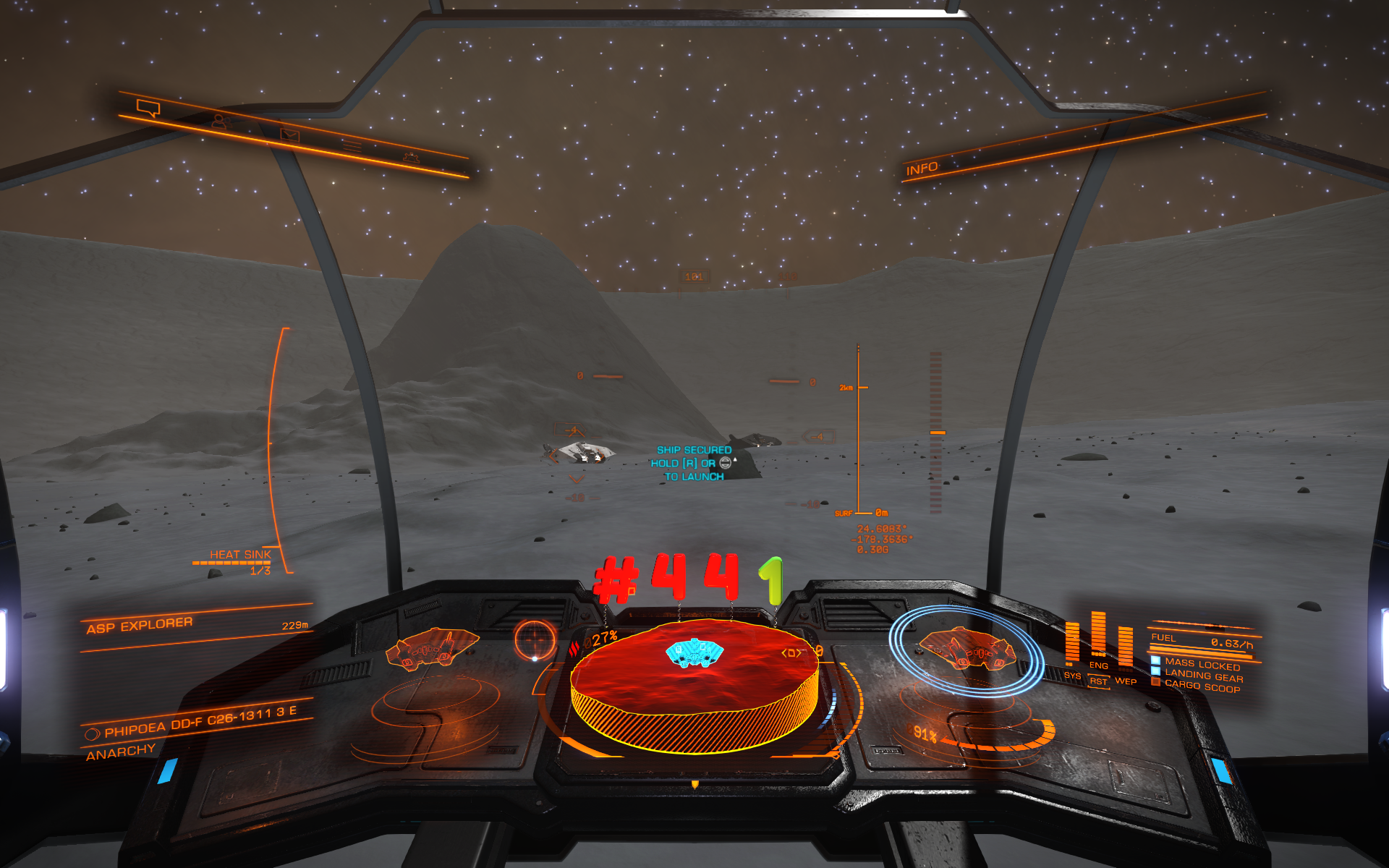Toggle the Landing Gear indicator
The height and width of the screenshot is (868, 1389).
1203,676
